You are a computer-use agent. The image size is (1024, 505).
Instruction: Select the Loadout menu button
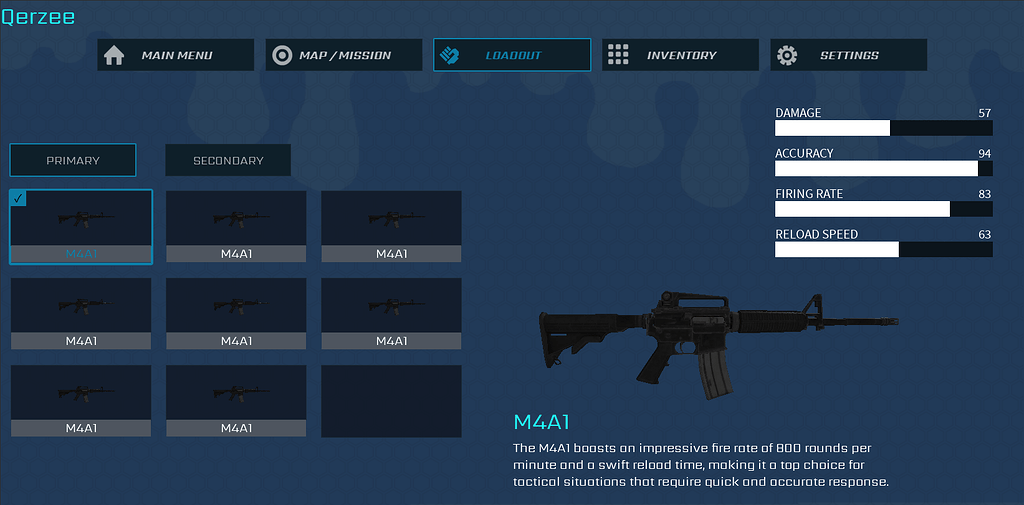point(511,55)
